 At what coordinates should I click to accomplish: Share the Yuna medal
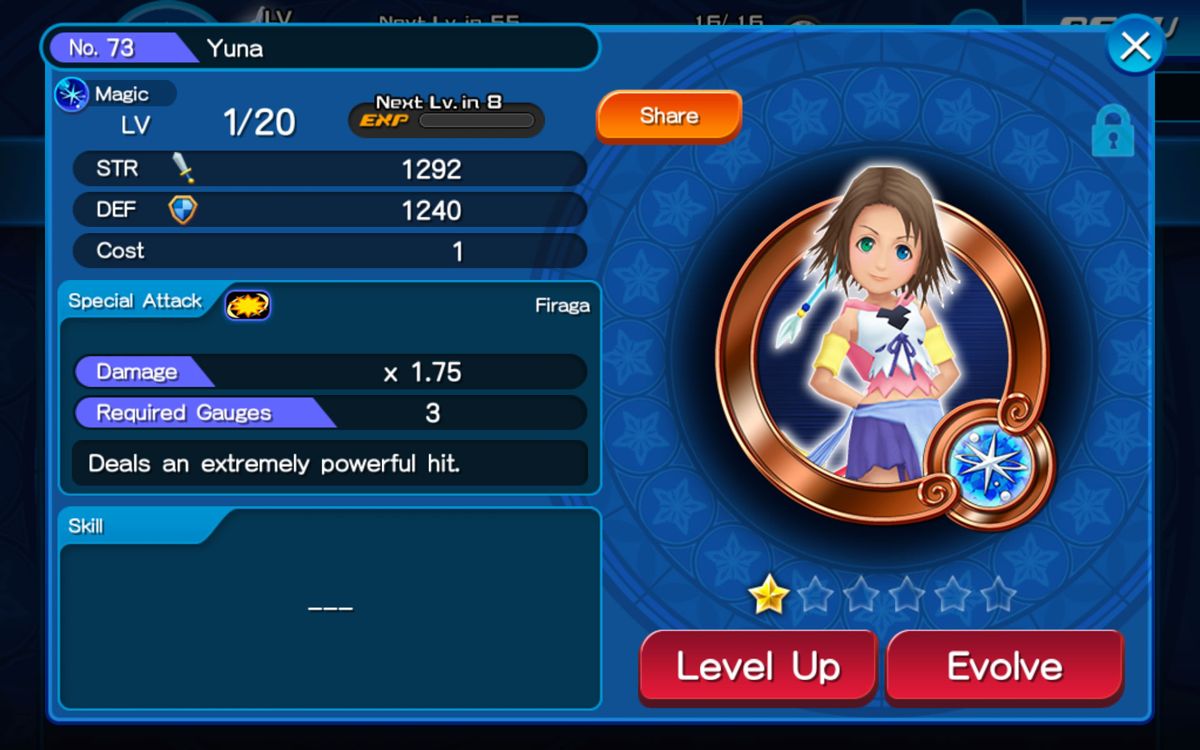(x=669, y=116)
